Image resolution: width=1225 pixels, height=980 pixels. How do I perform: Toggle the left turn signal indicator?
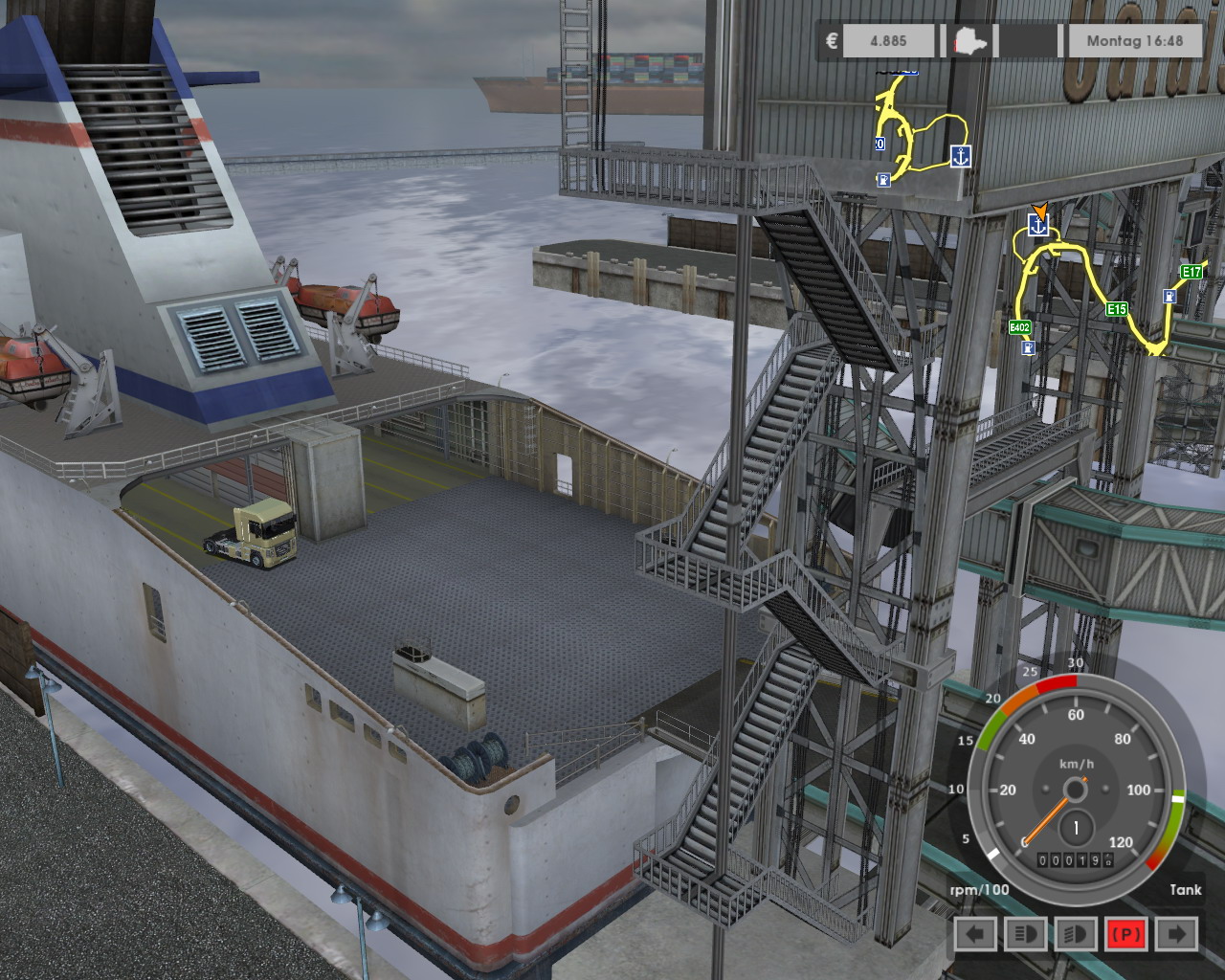click(975, 934)
